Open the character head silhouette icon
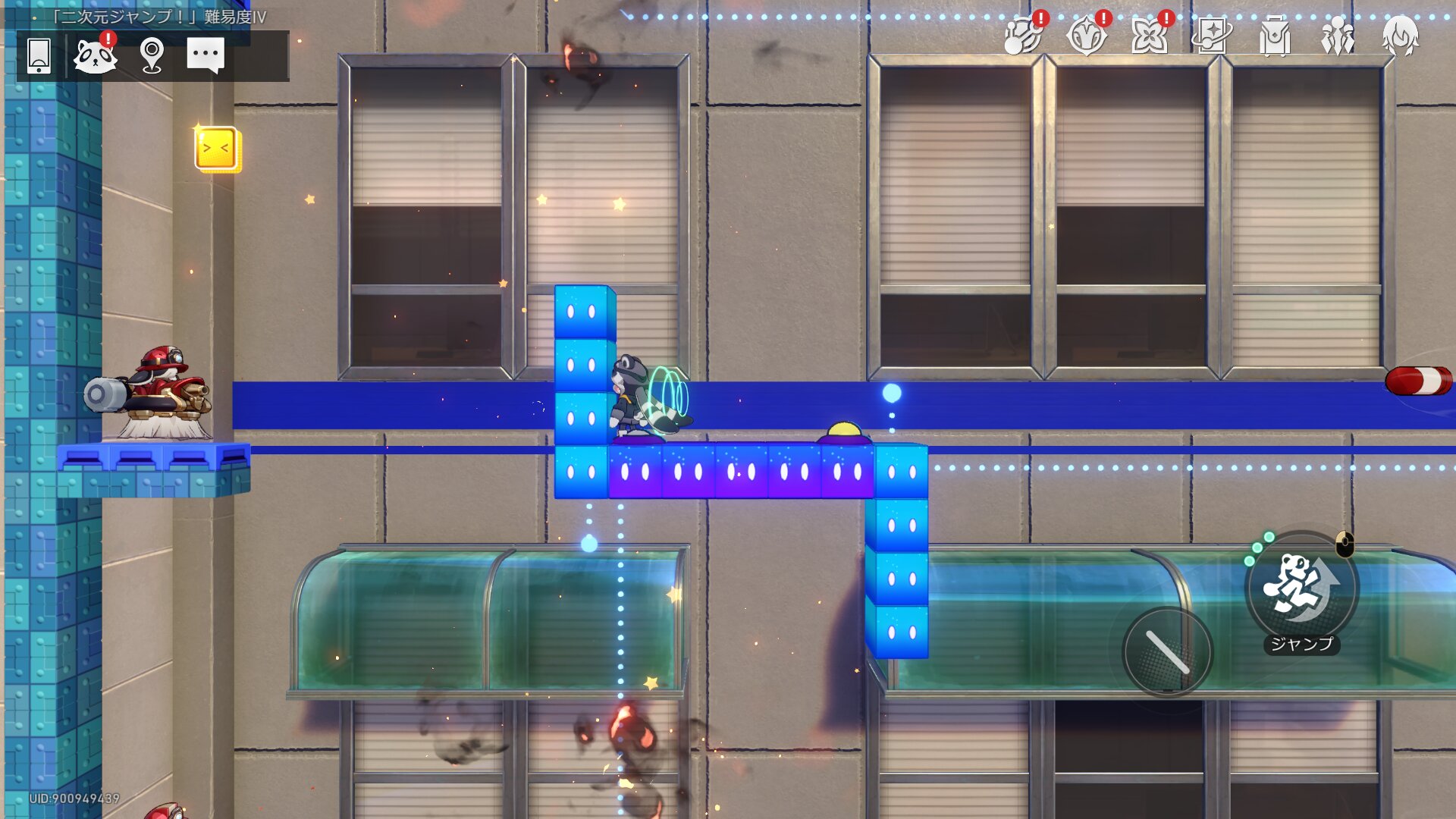This screenshot has width=1456, height=819. [x=1400, y=36]
